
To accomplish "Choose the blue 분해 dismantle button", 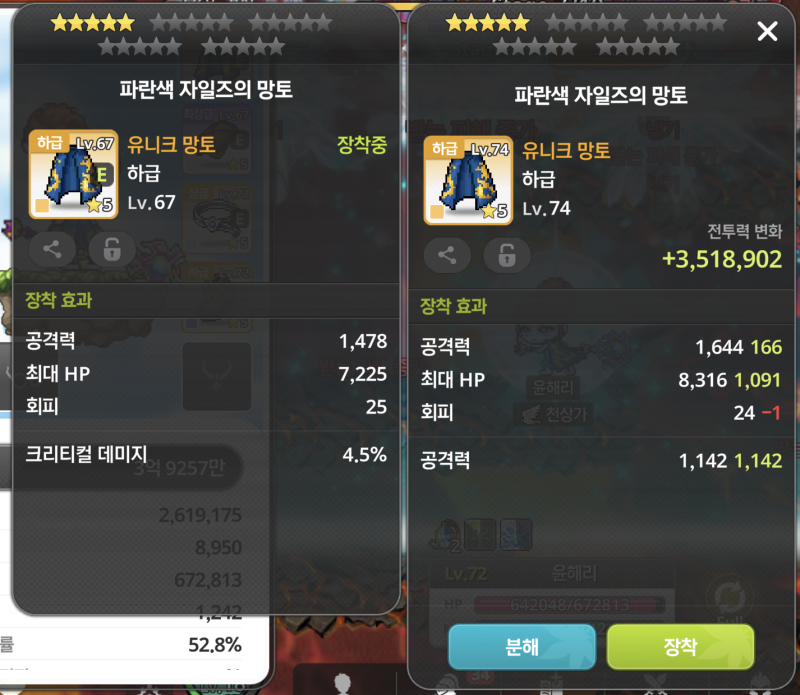I will 522,647.
